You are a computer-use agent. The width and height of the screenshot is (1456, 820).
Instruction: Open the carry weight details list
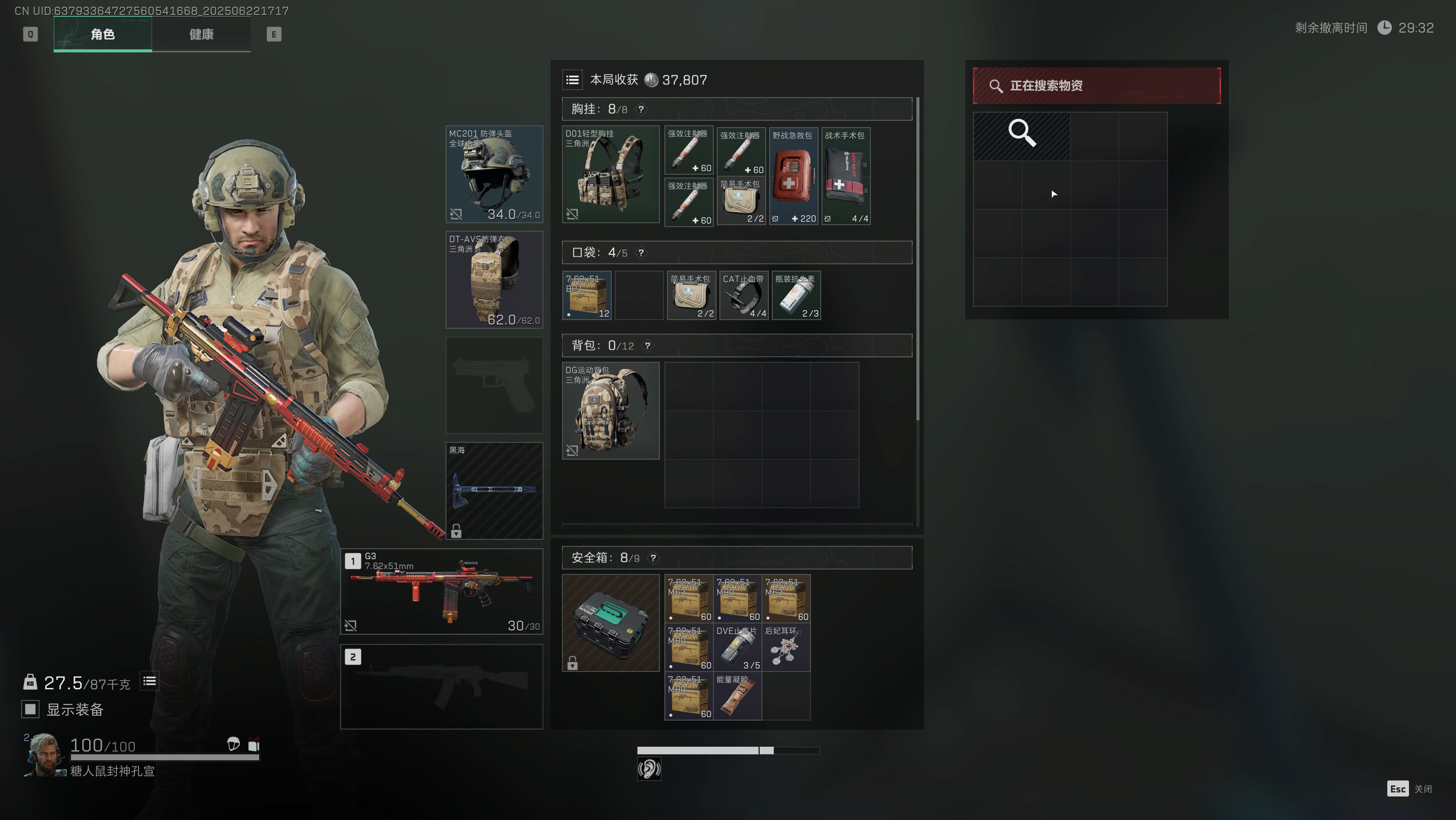[149, 681]
